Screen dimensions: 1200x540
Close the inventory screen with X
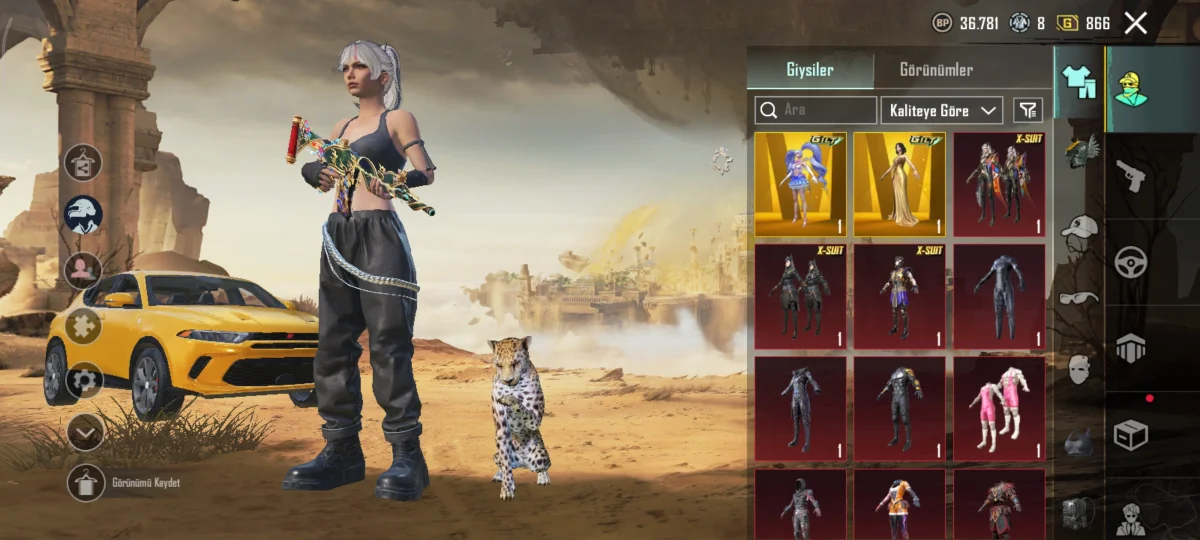[x=1135, y=23]
